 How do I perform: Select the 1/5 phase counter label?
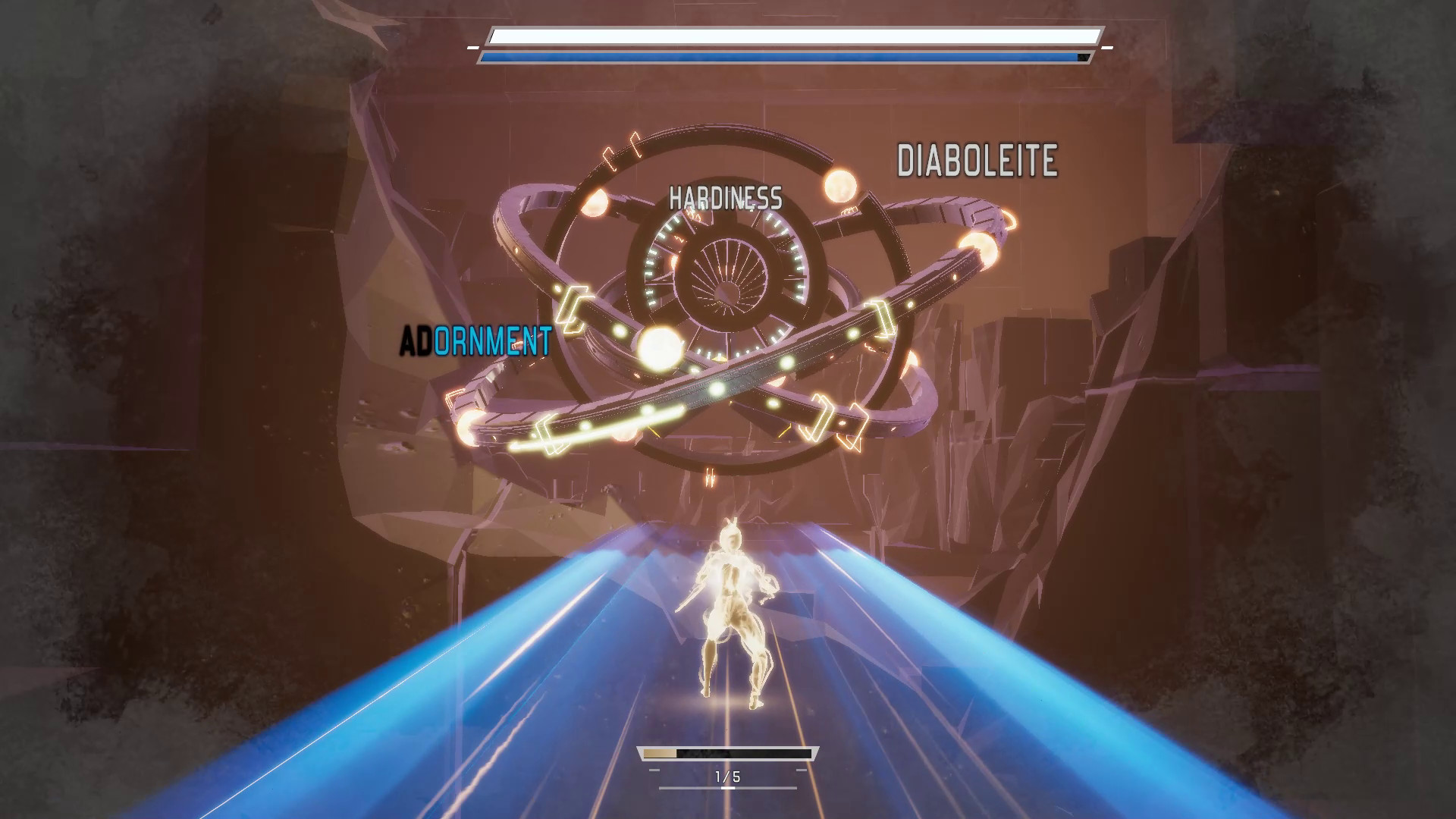[x=726, y=776]
